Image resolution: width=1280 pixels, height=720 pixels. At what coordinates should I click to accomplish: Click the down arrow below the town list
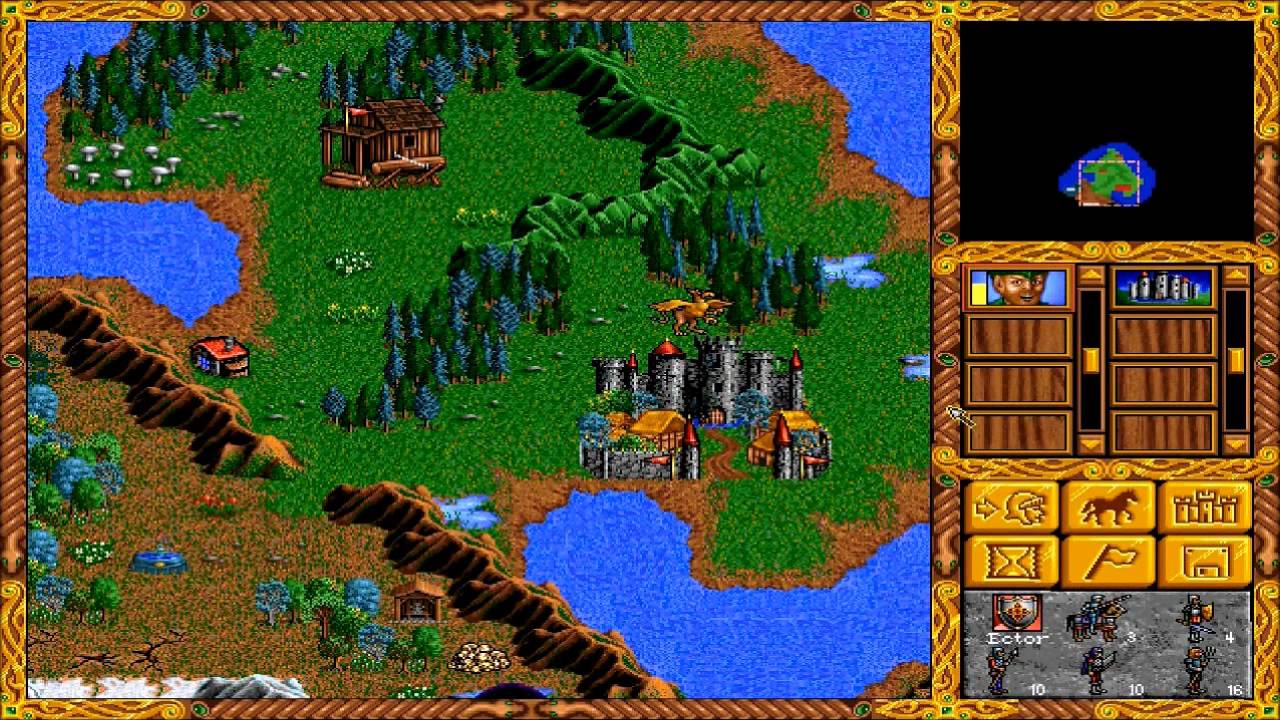[x=1236, y=443]
